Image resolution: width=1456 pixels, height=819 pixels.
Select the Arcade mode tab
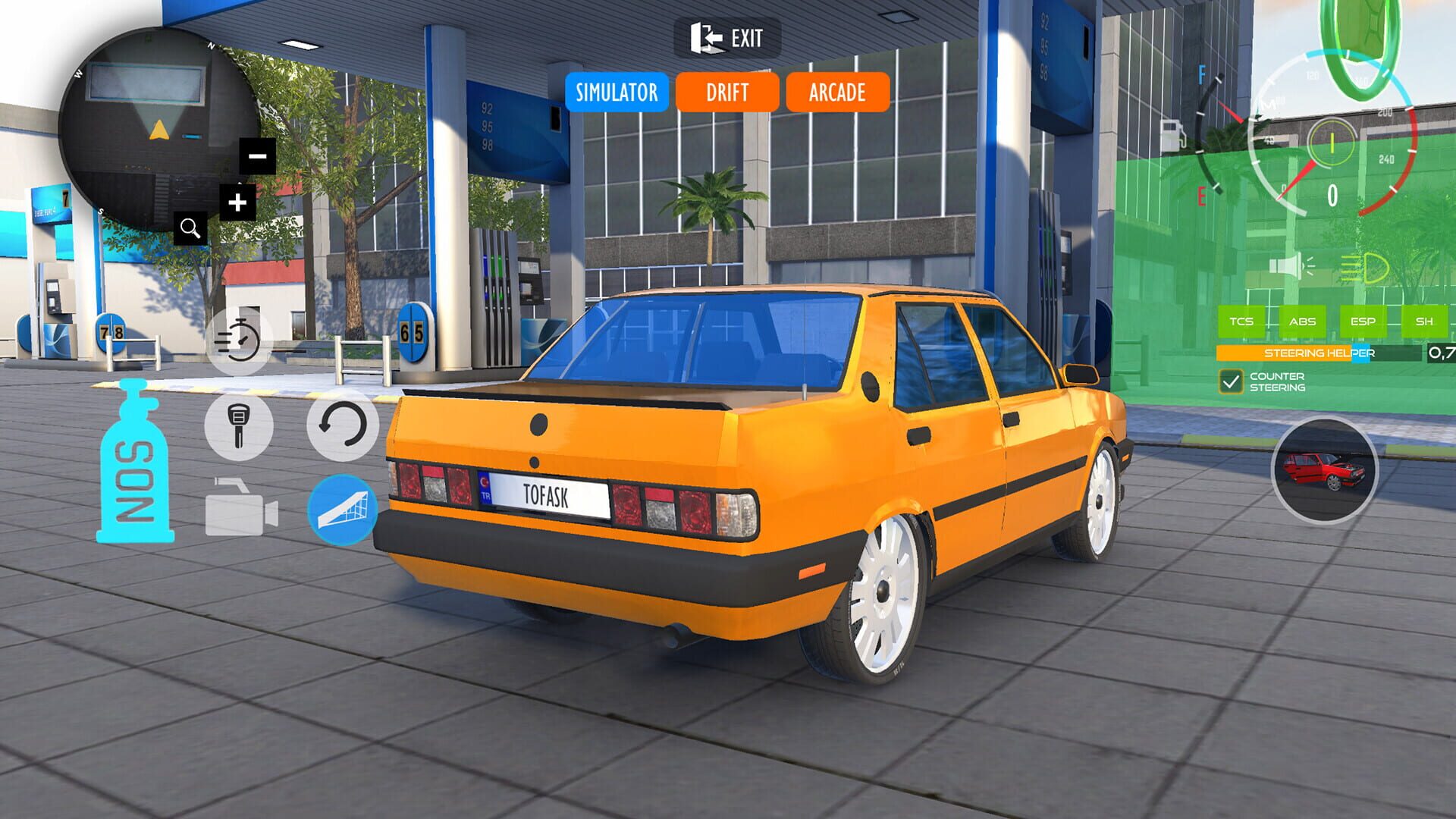click(x=836, y=93)
